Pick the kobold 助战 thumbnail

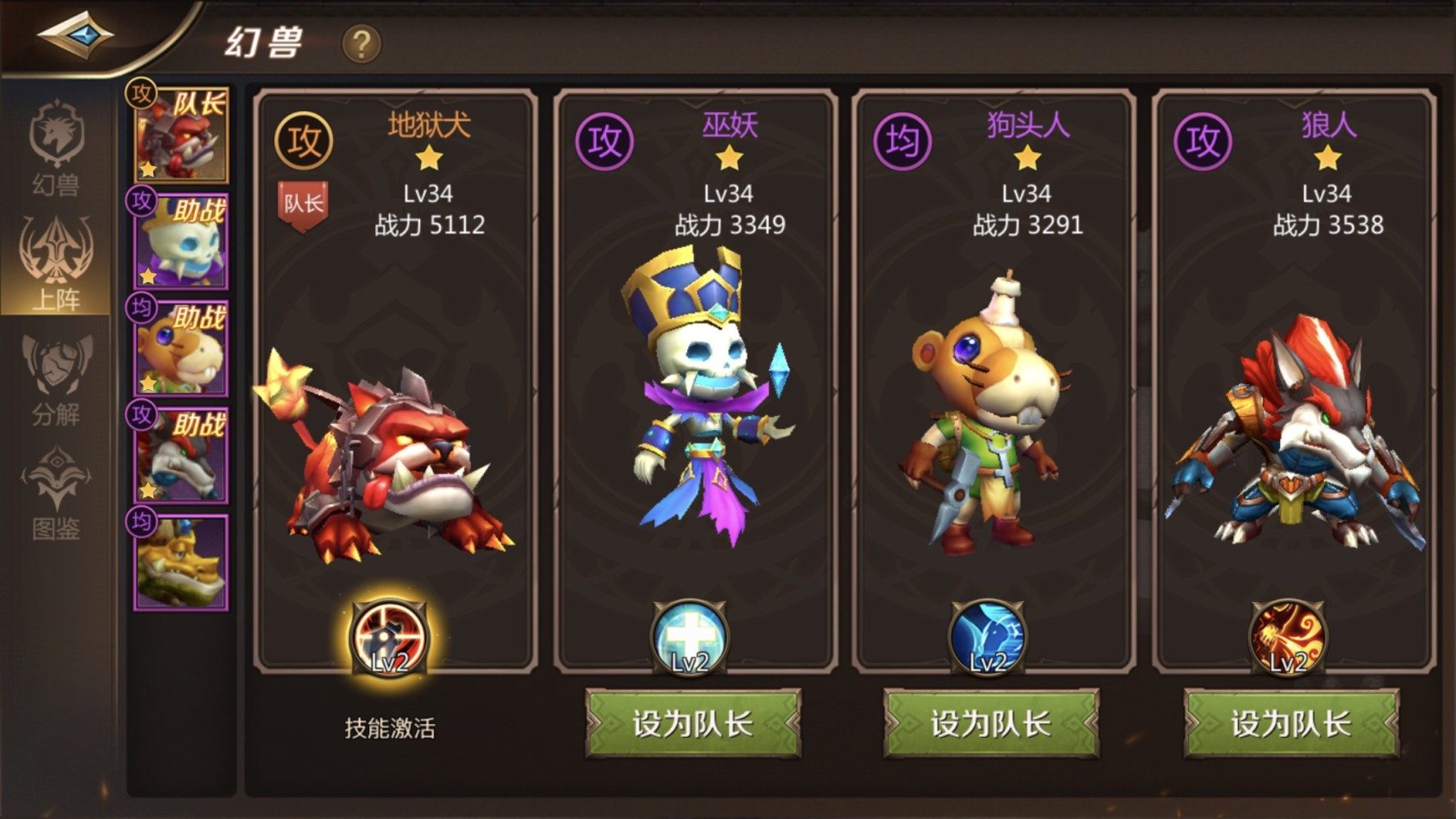[x=181, y=348]
